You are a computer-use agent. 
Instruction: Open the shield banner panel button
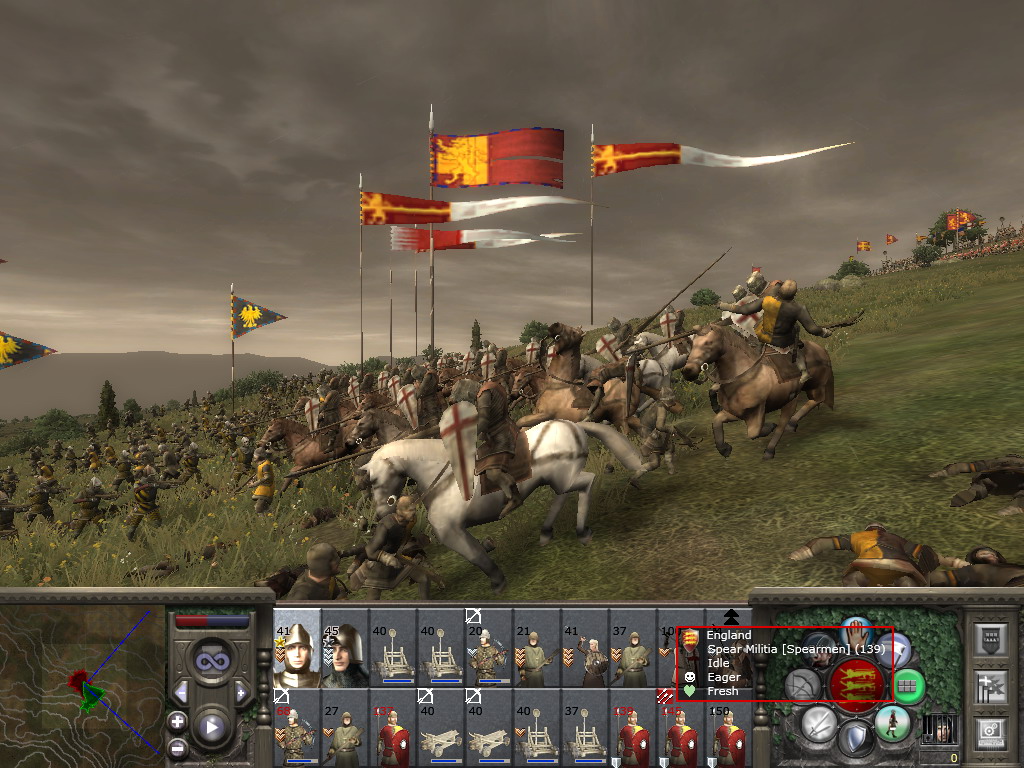[x=990, y=640]
